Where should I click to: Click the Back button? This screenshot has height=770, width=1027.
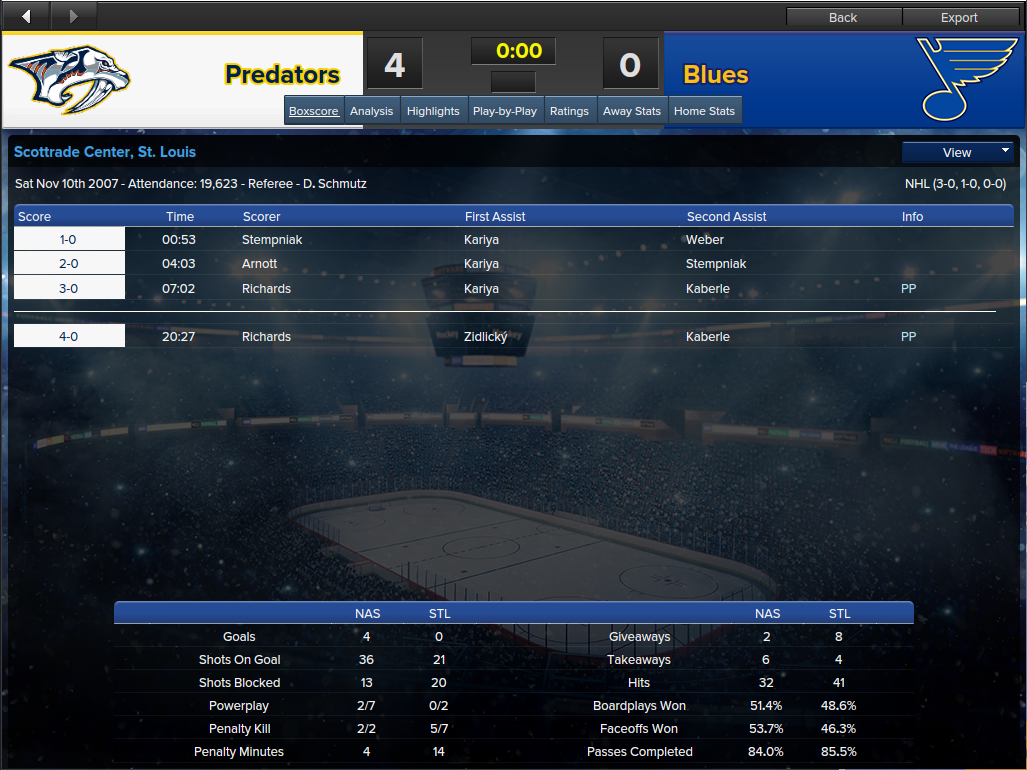[843, 17]
